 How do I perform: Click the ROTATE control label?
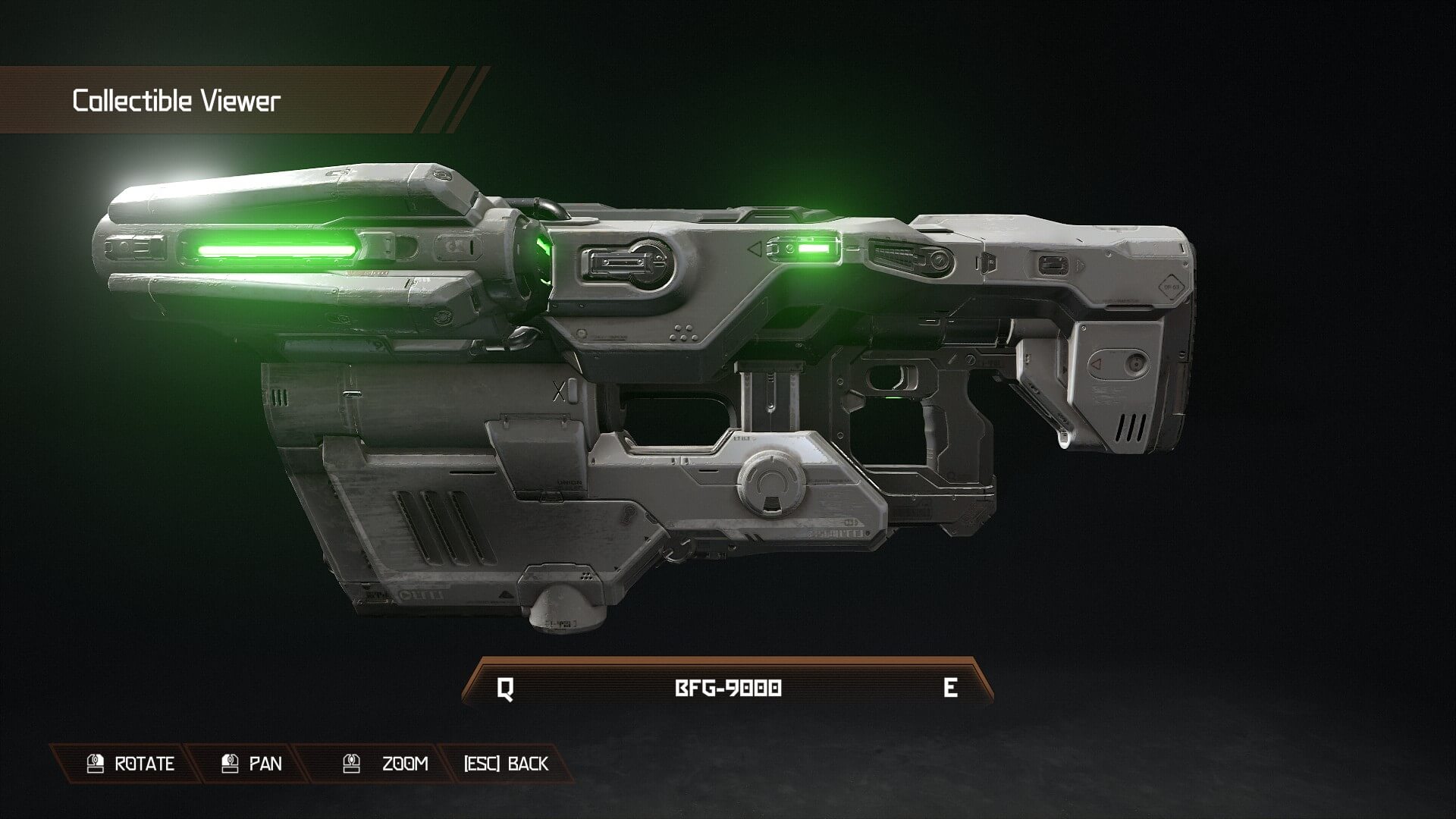(x=144, y=764)
